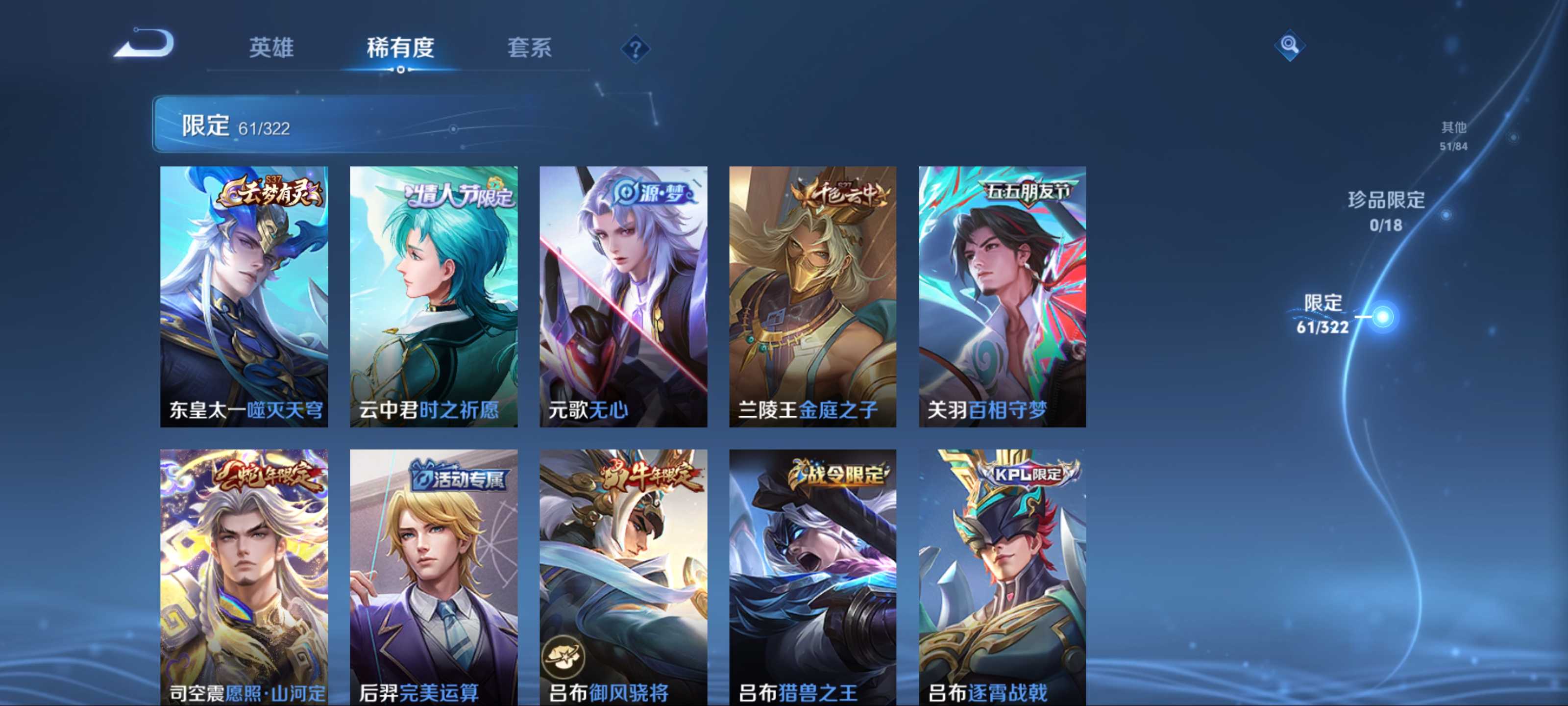Open the skin search magnifier

pyautogui.click(x=1289, y=45)
